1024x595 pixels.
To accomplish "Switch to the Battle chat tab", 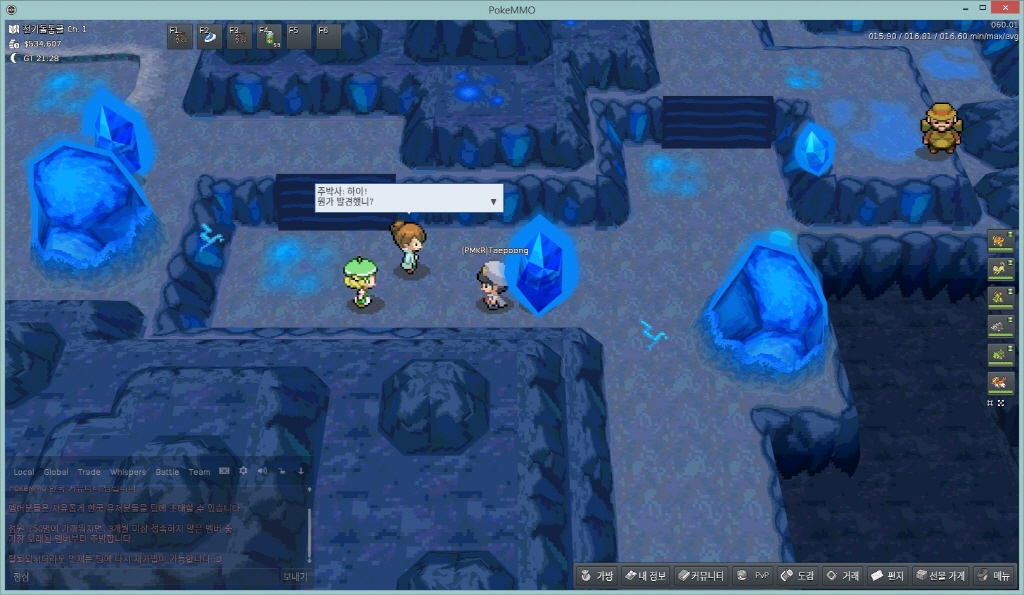I will 167,472.
